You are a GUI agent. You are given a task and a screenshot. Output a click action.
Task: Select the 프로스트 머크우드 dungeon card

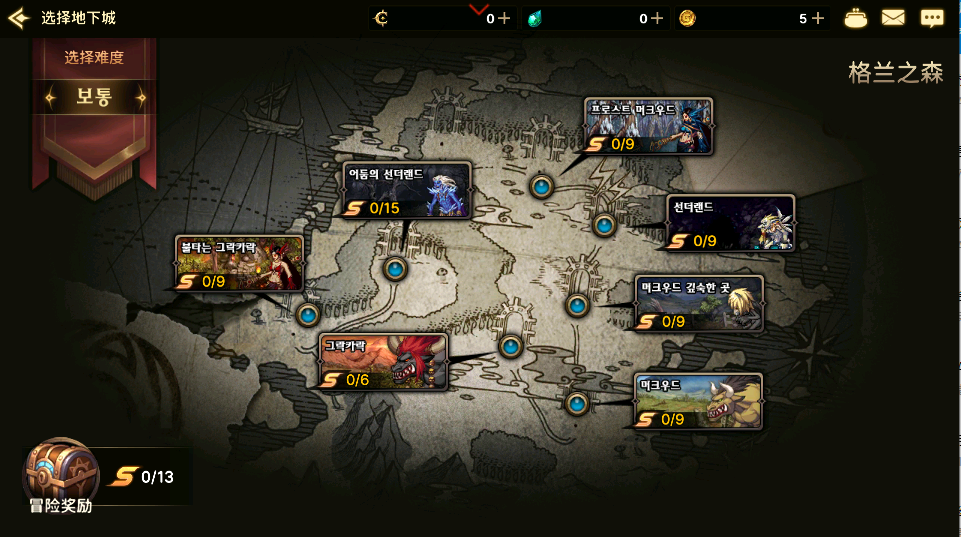[x=648, y=126]
